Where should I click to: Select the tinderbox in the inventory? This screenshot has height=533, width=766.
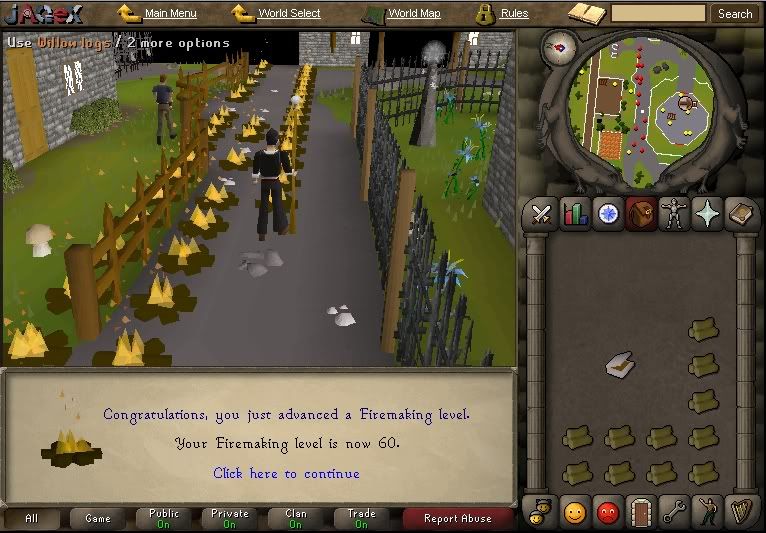point(618,366)
